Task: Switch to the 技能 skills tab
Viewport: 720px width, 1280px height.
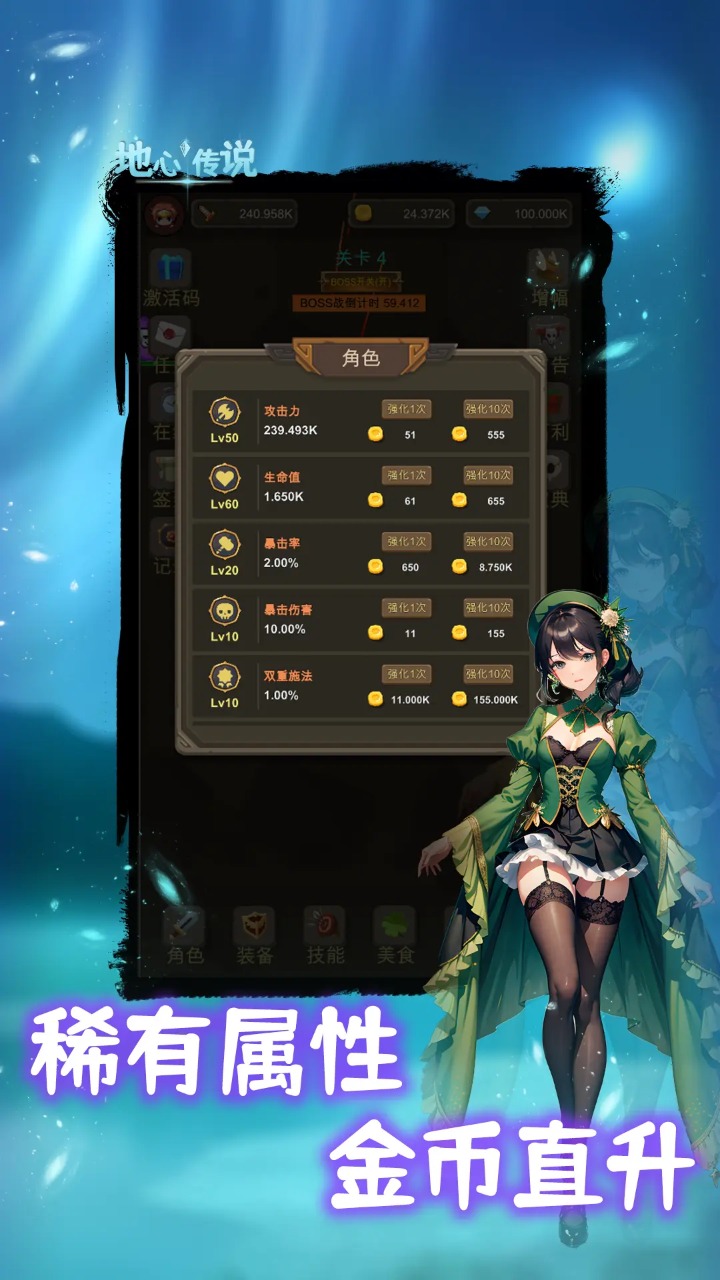Action: click(x=324, y=936)
